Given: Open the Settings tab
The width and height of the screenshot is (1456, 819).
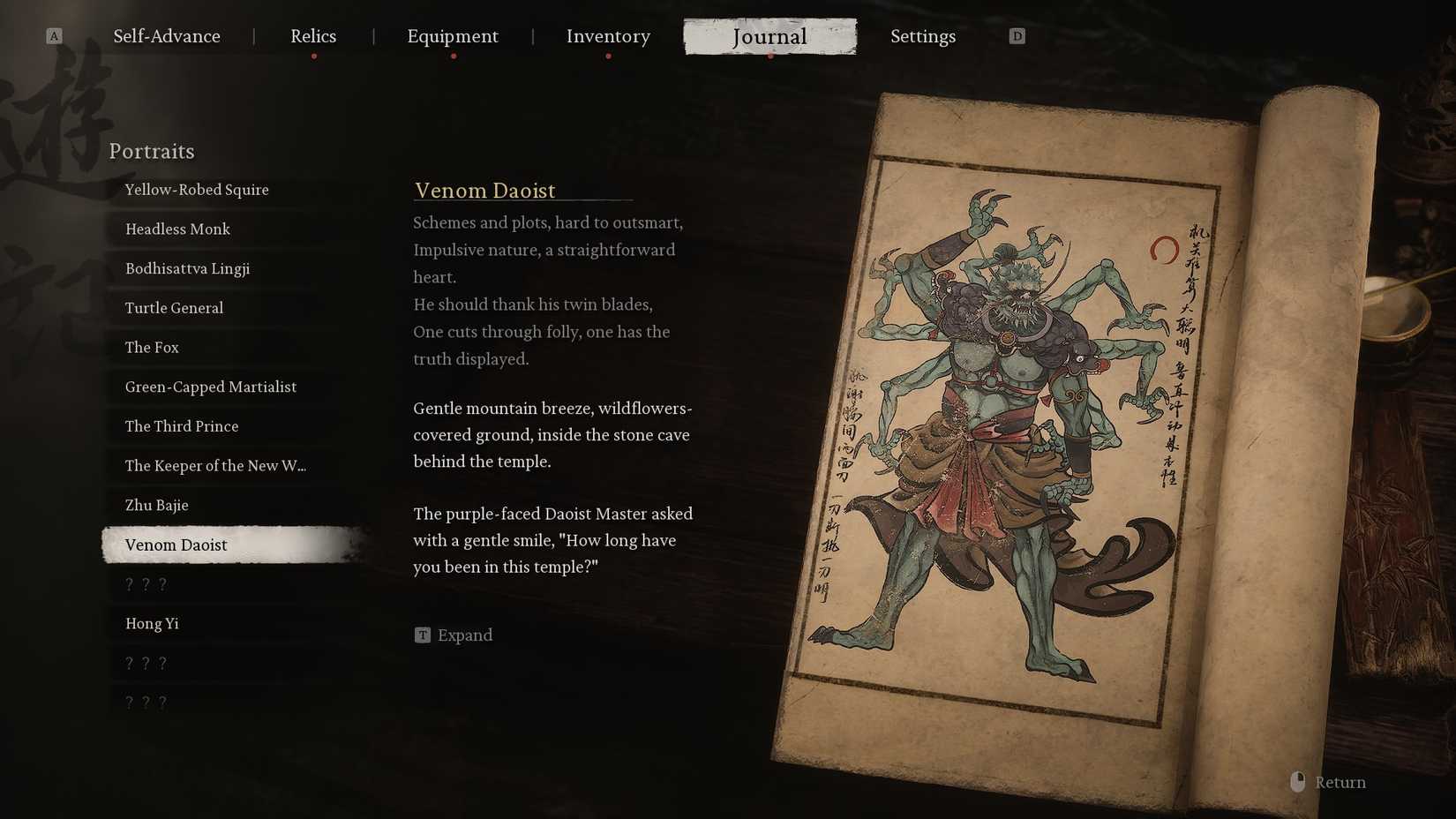Looking at the screenshot, I should 923,36.
